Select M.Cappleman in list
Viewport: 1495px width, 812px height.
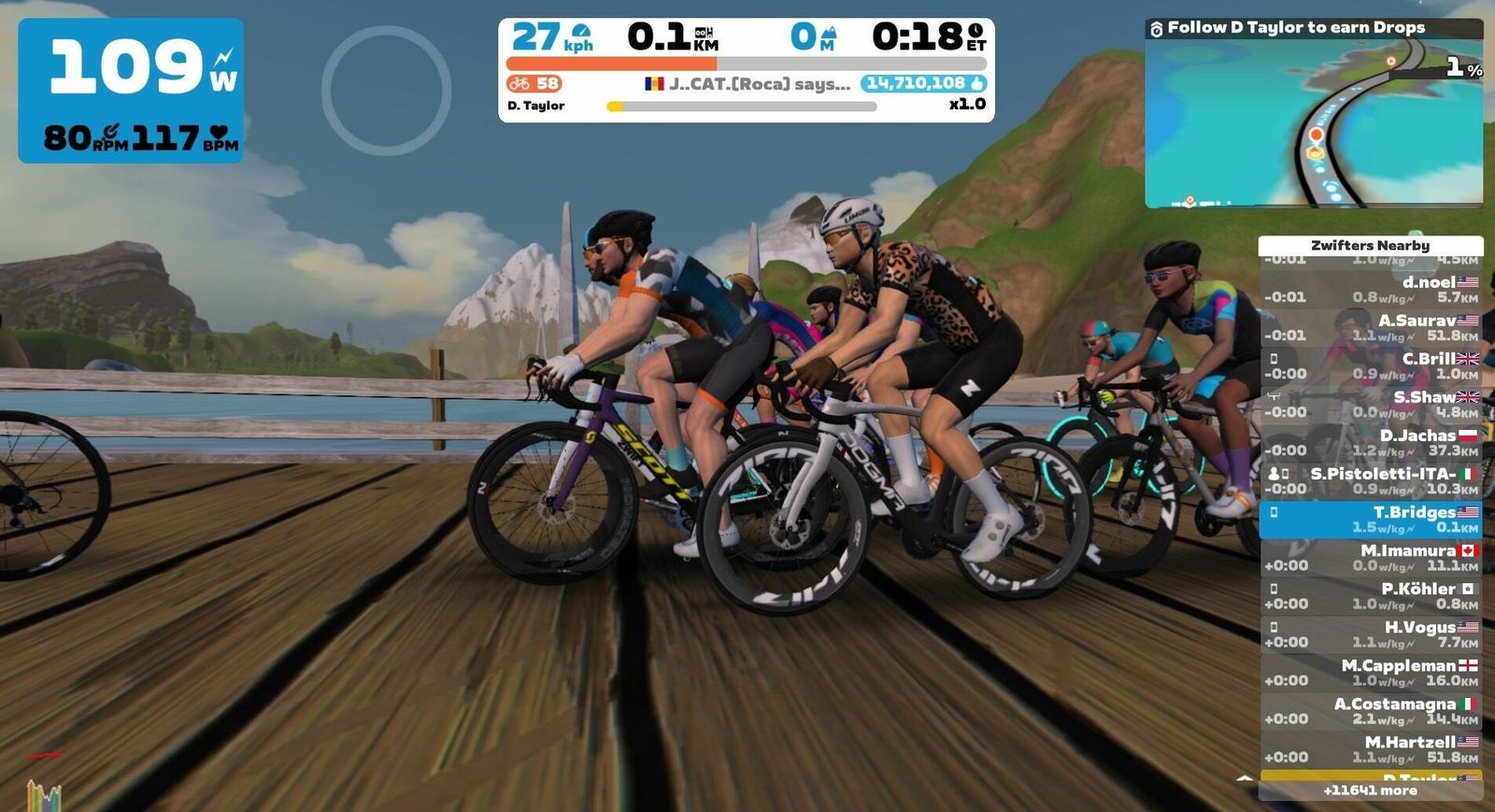1371,673
